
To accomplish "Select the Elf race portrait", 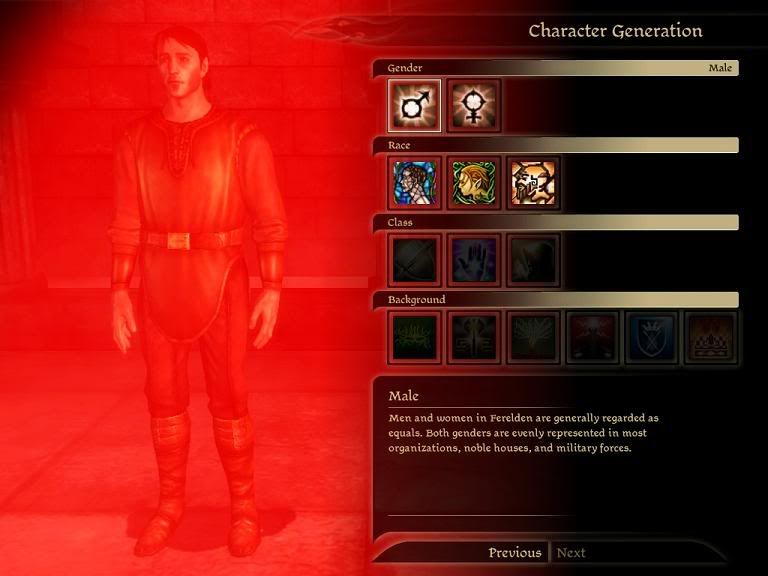I will [473, 183].
